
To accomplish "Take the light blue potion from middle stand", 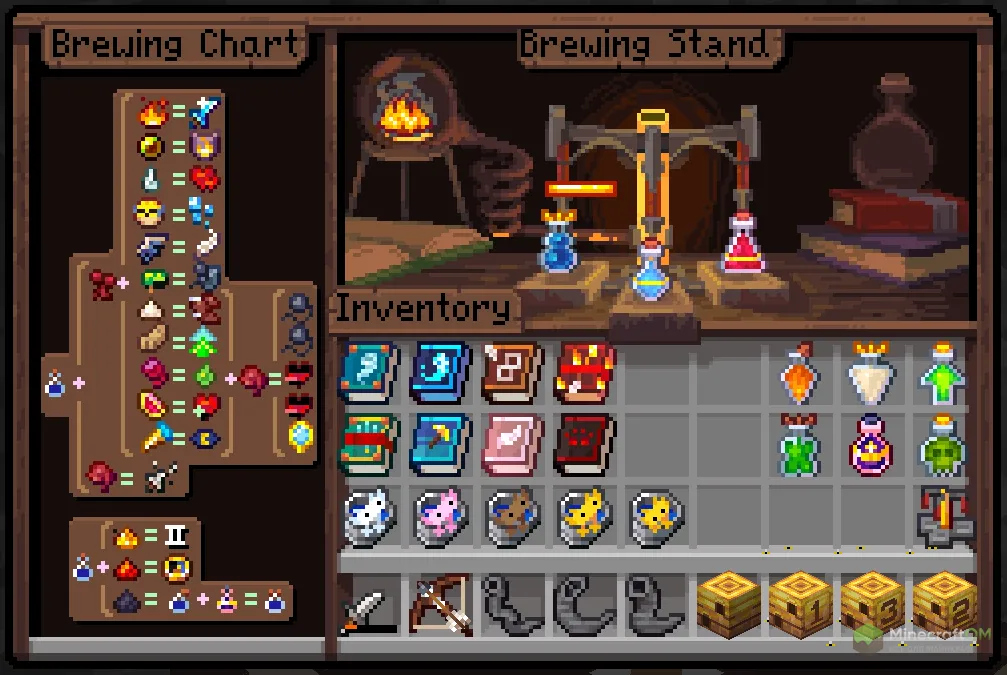I will [x=650, y=272].
